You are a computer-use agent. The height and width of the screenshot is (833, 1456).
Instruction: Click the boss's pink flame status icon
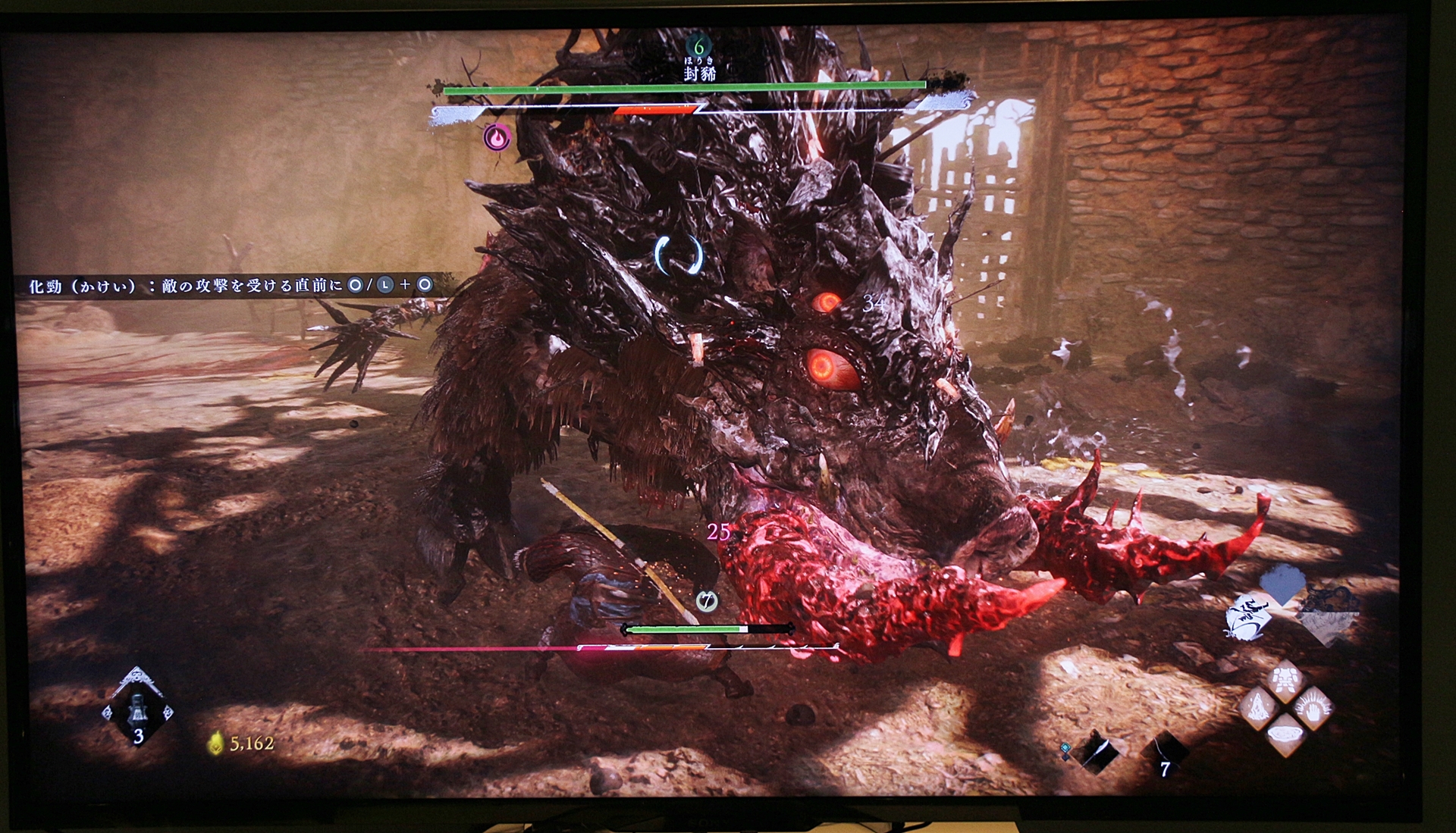coord(497,138)
